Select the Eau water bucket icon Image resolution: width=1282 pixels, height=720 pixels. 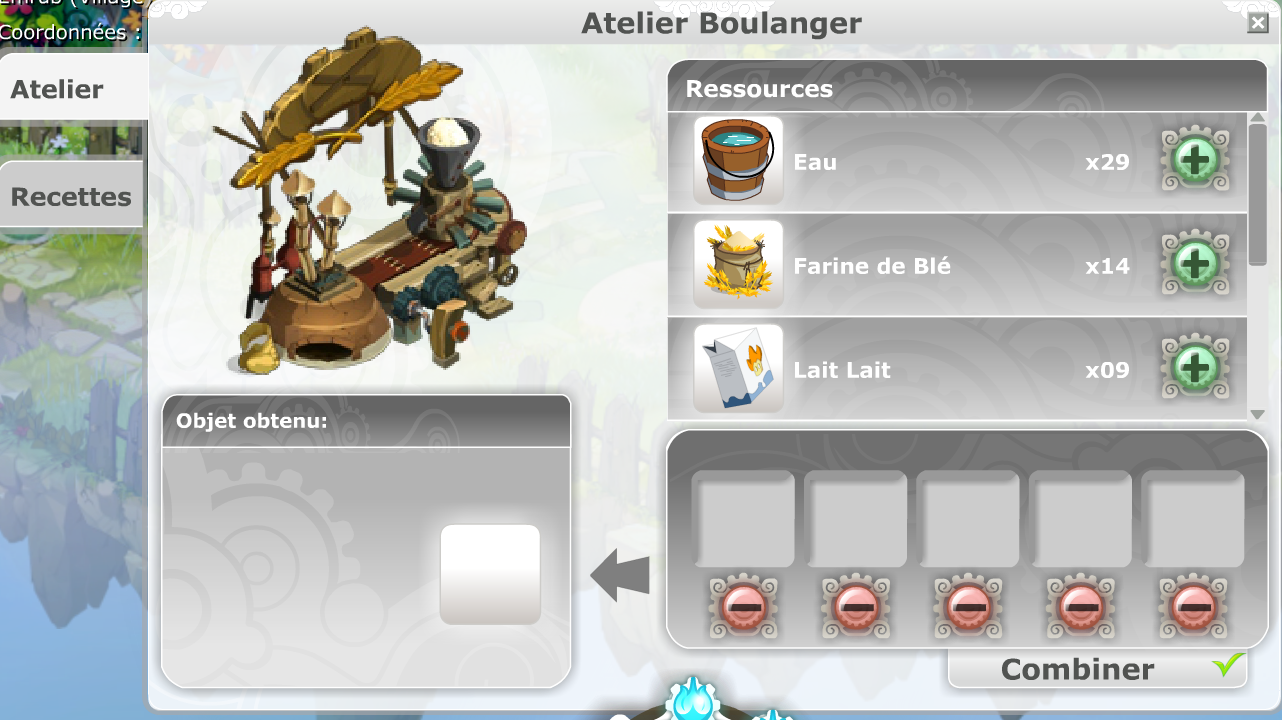click(738, 161)
